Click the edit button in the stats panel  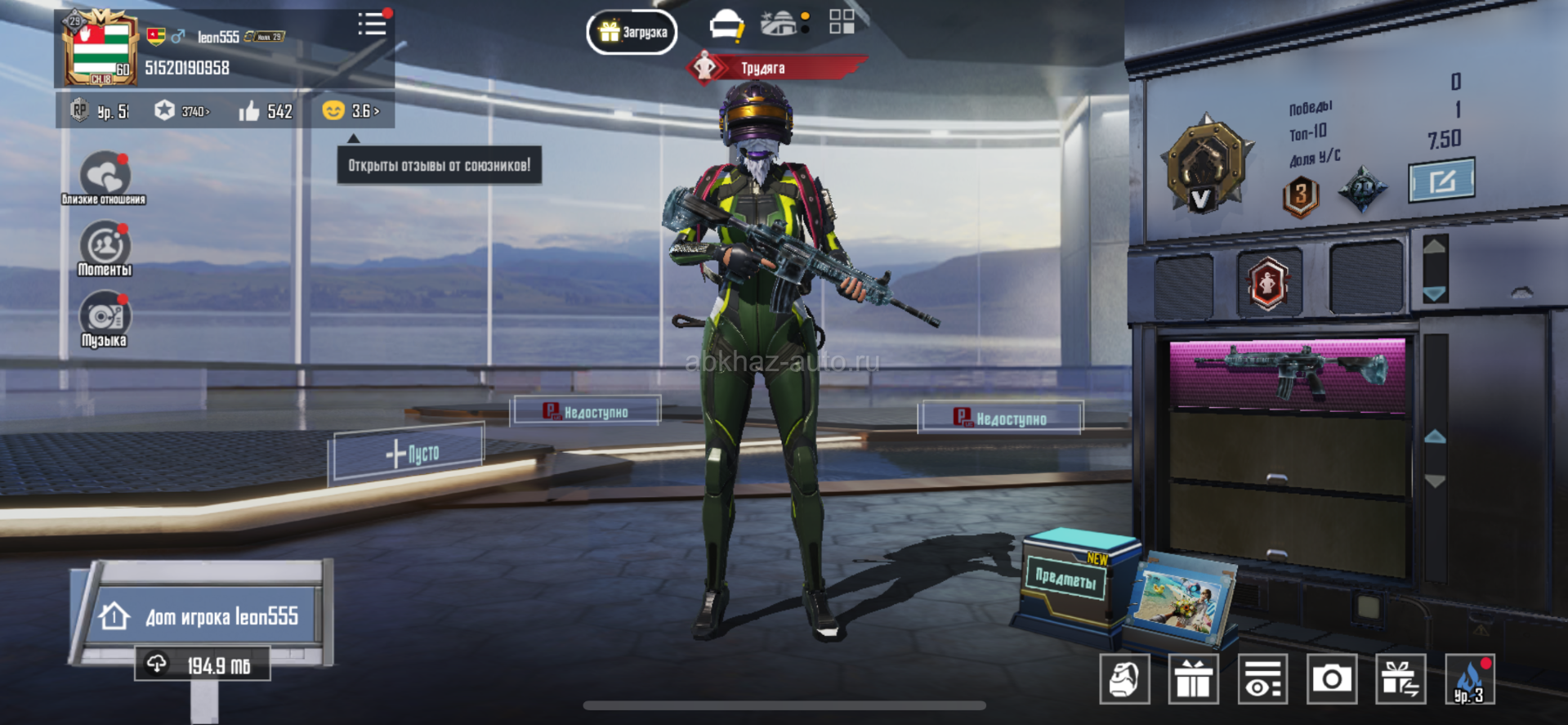(x=1441, y=181)
